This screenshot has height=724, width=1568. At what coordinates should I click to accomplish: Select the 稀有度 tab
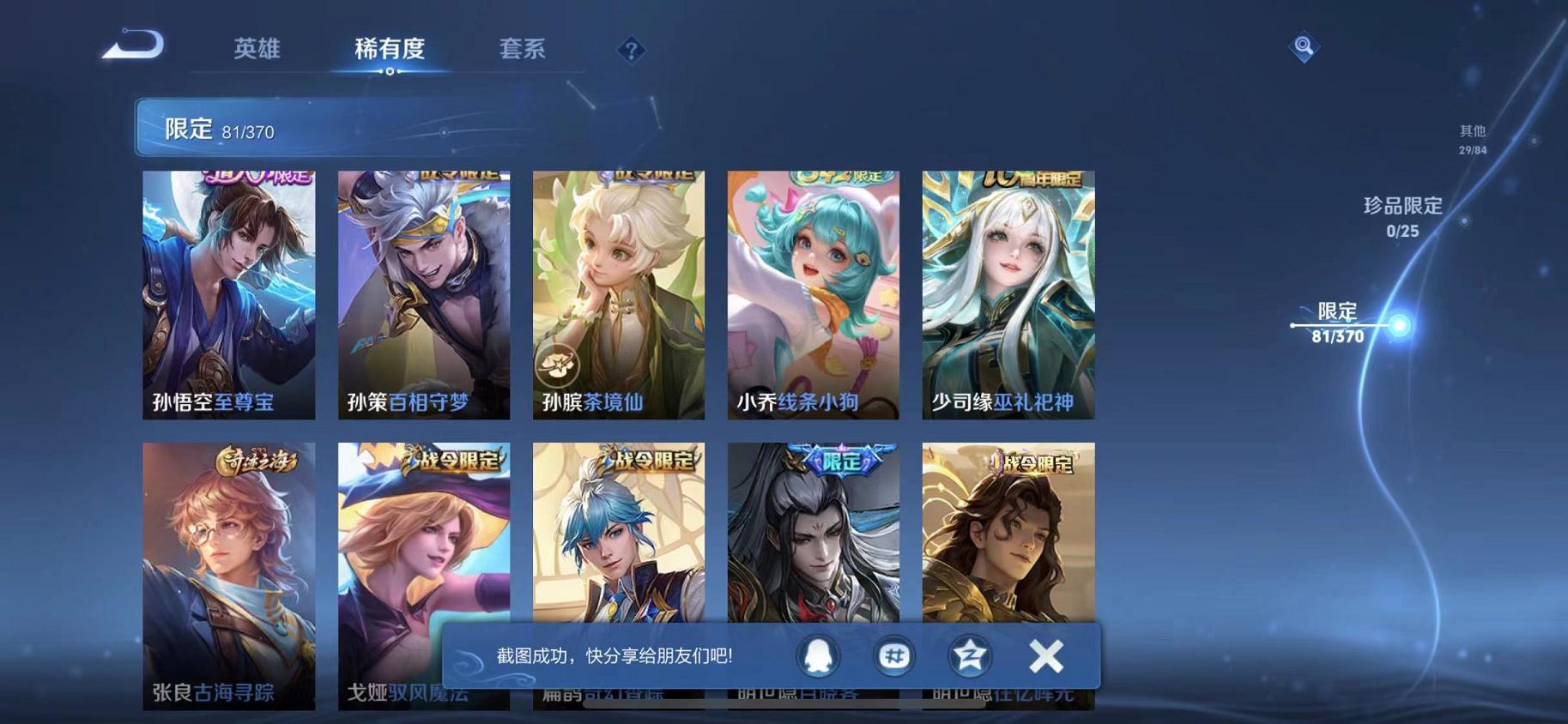click(391, 49)
